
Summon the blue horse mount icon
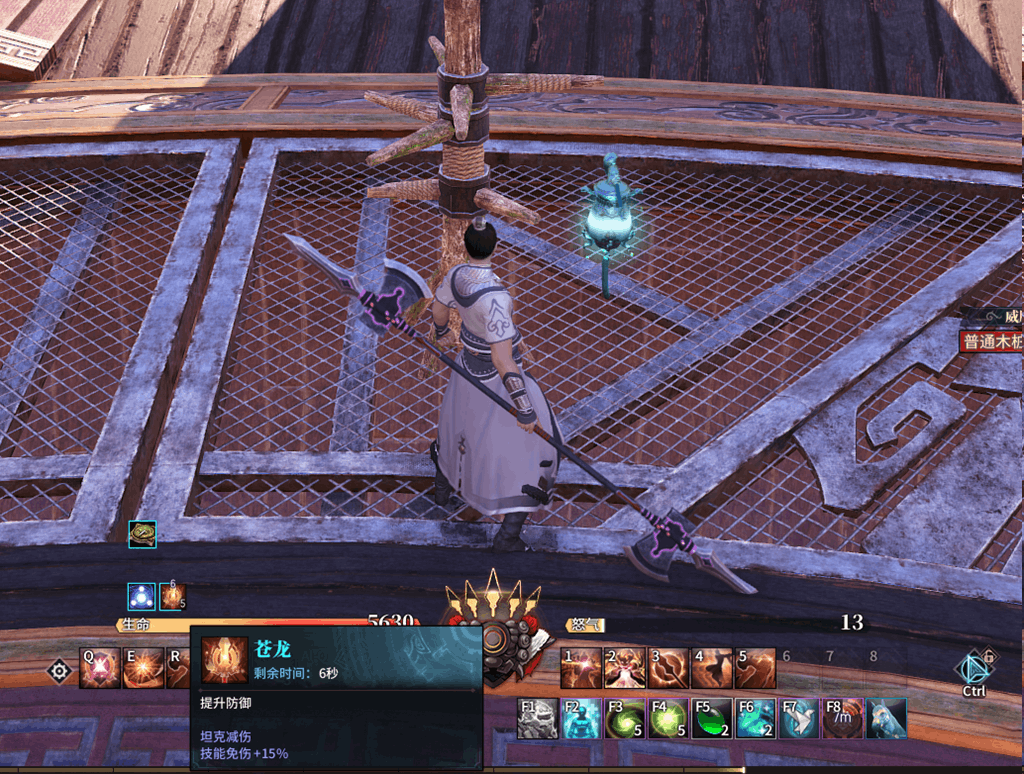[x=887, y=718]
